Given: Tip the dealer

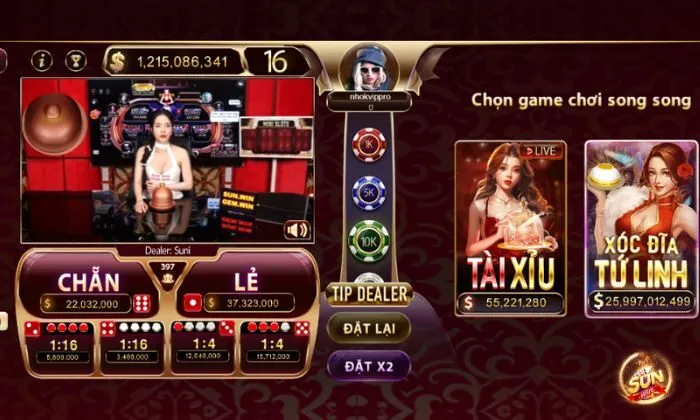Looking at the screenshot, I should tap(368, 294).
